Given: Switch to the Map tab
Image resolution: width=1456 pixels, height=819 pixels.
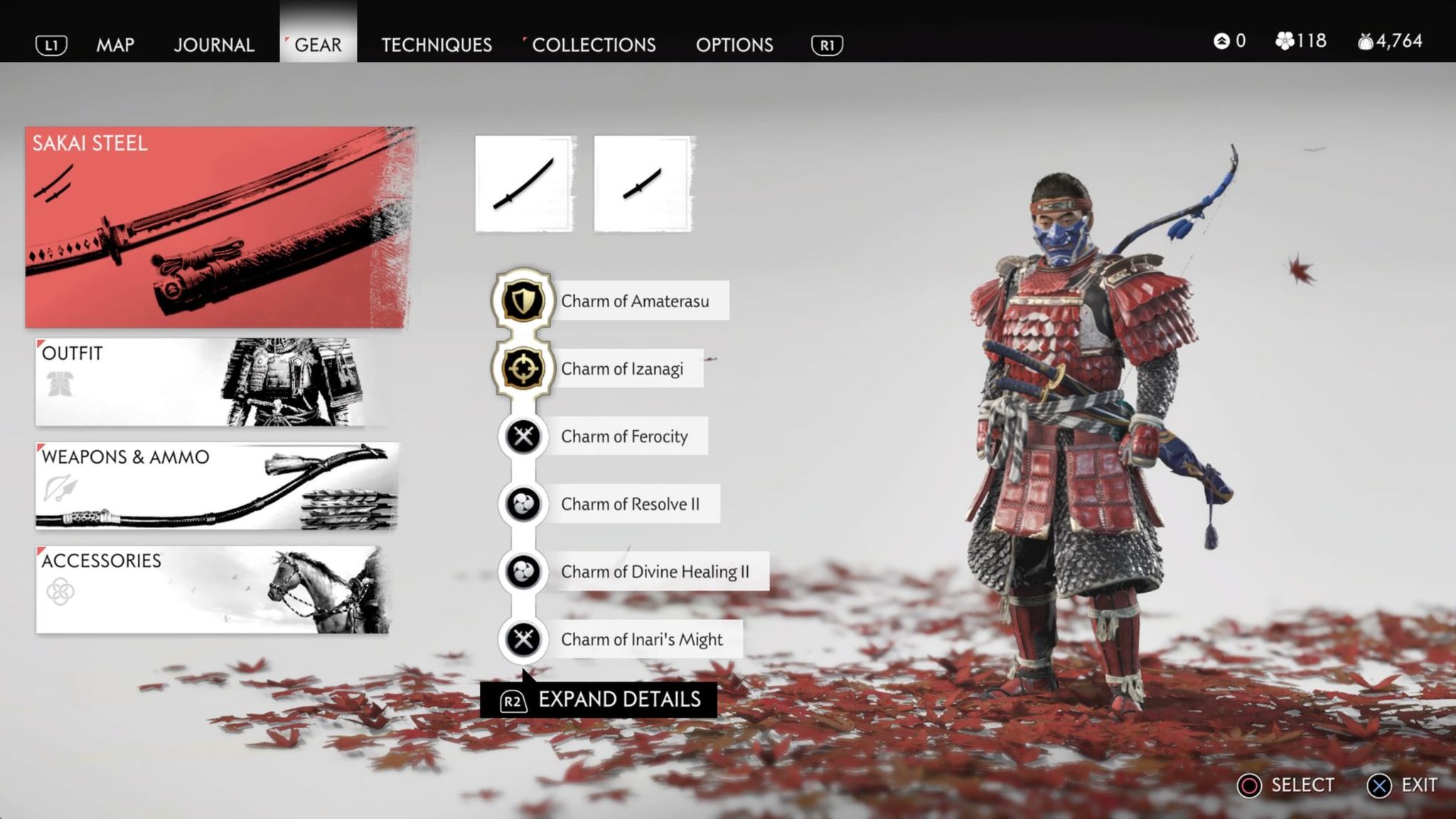Looking at the screenshot, I should (115, 45).
